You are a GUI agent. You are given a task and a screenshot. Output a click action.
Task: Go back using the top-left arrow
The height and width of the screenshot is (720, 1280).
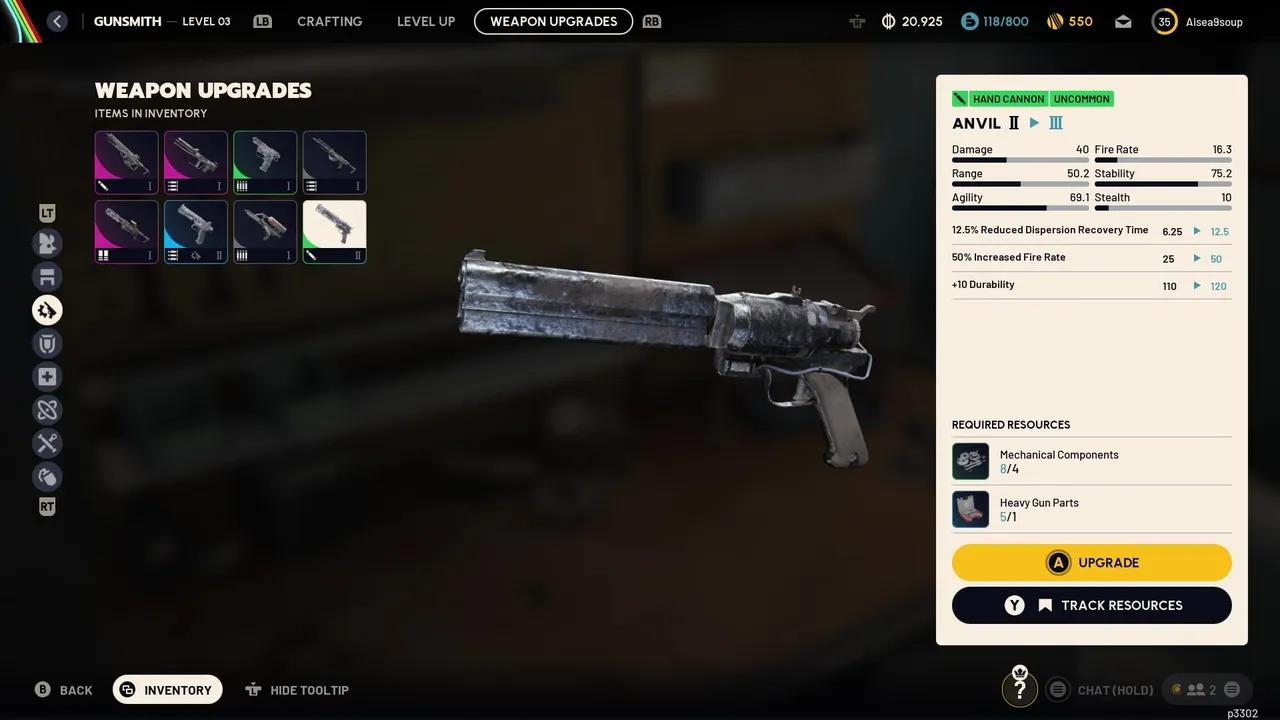[57, 21]
